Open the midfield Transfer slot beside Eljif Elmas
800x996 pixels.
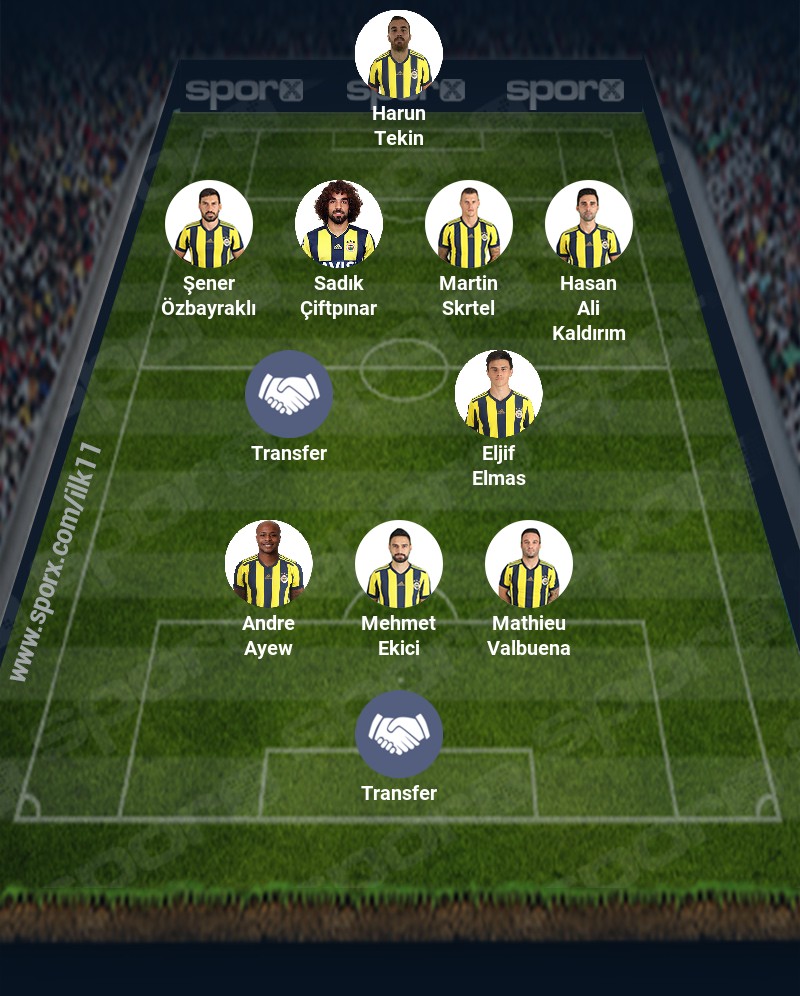click(289, 394)
